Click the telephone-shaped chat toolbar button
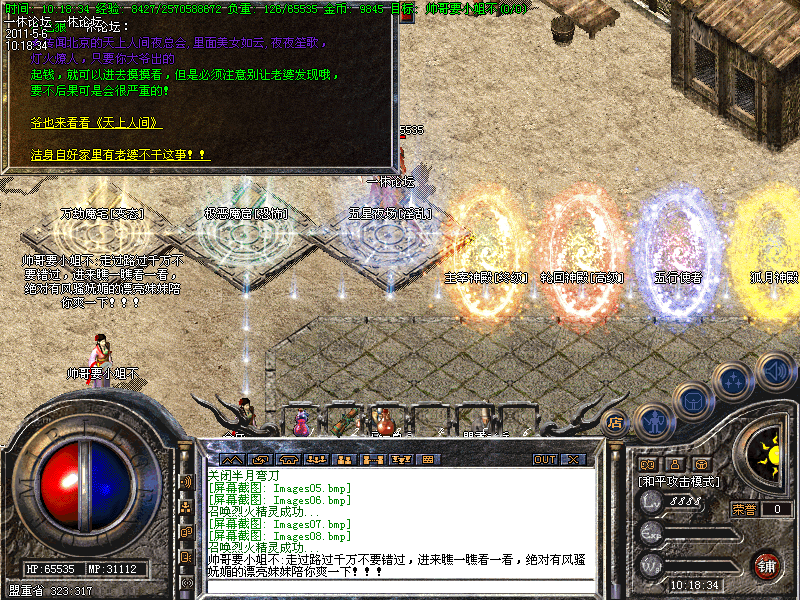The width and height of the screenshot is (800, 600). (x=289, y=460)
